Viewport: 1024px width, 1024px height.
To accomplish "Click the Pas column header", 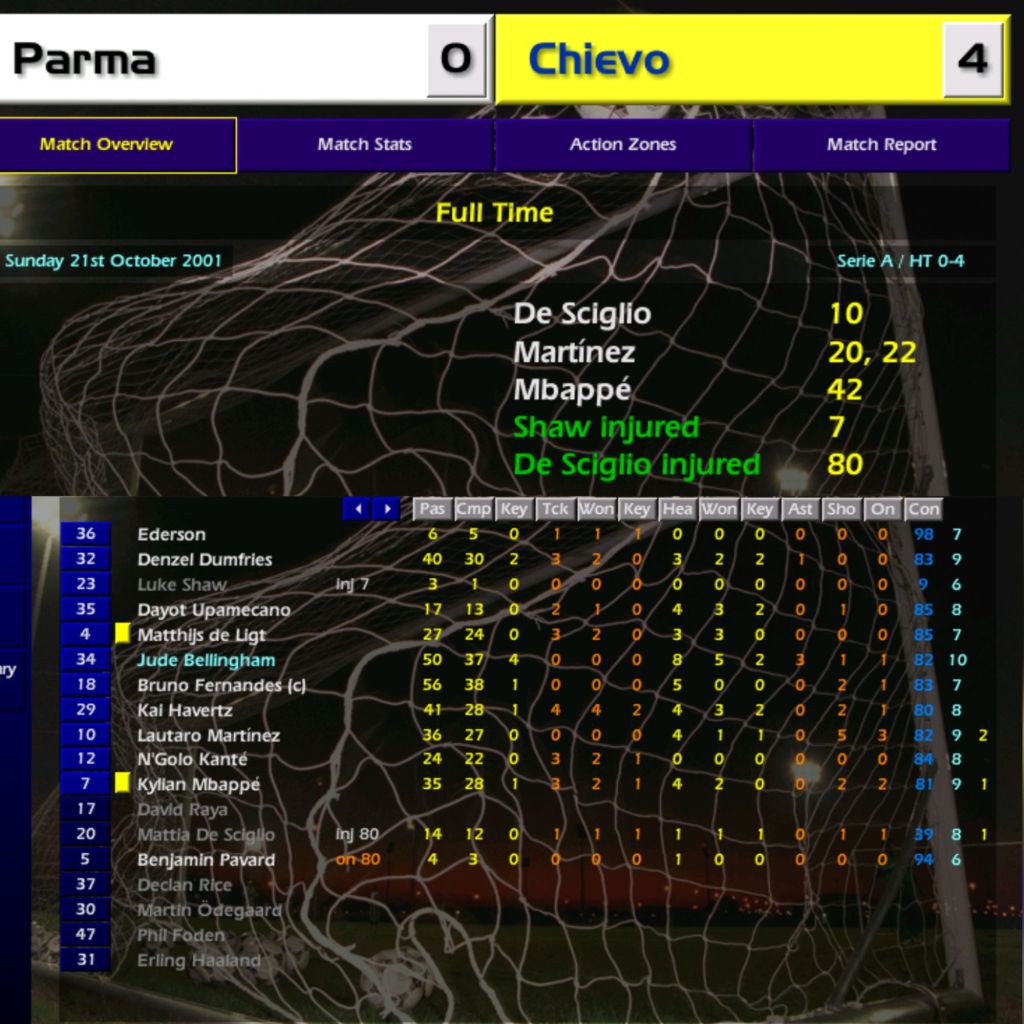I will coord(432,509).
